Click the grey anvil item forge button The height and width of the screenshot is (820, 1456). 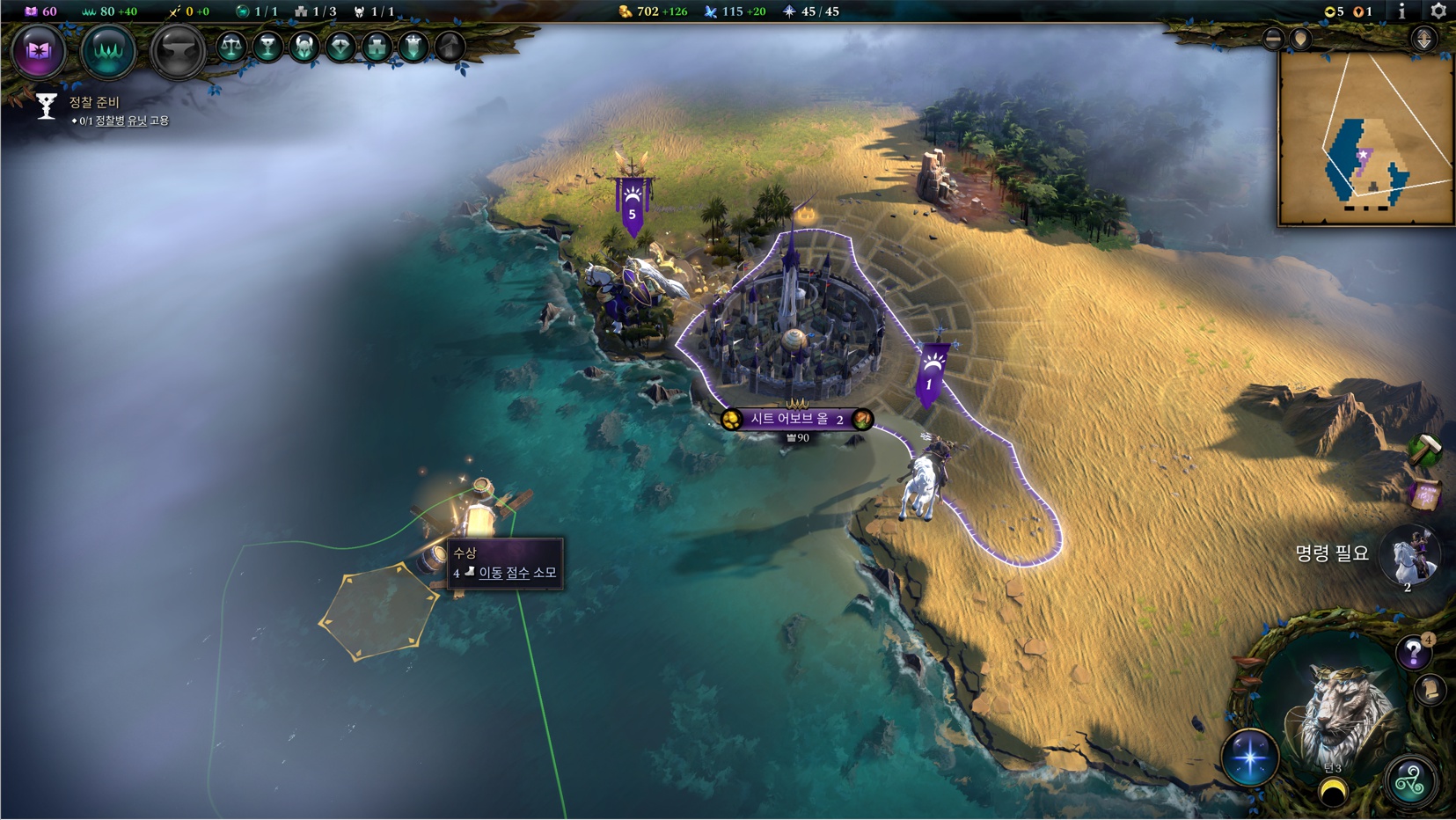pyautogui.click(x=177, y=51)
